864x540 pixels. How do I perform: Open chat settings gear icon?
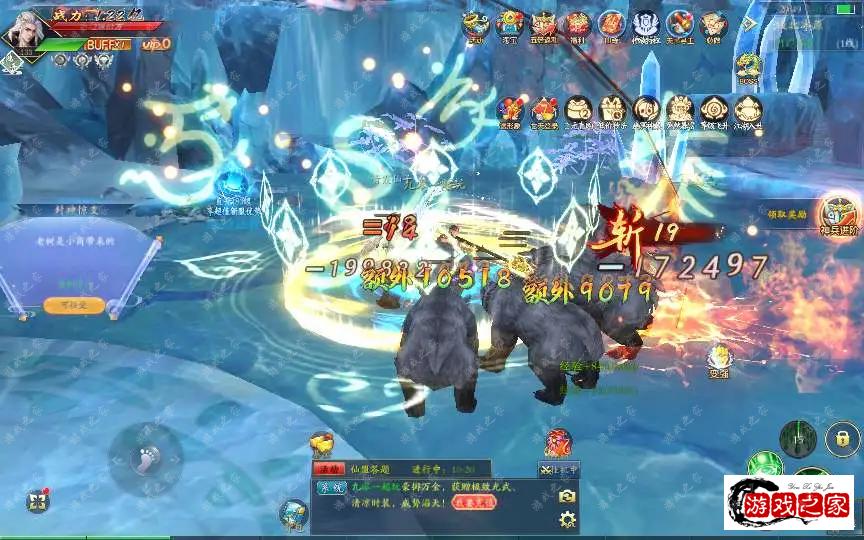(x=568, y=519)
